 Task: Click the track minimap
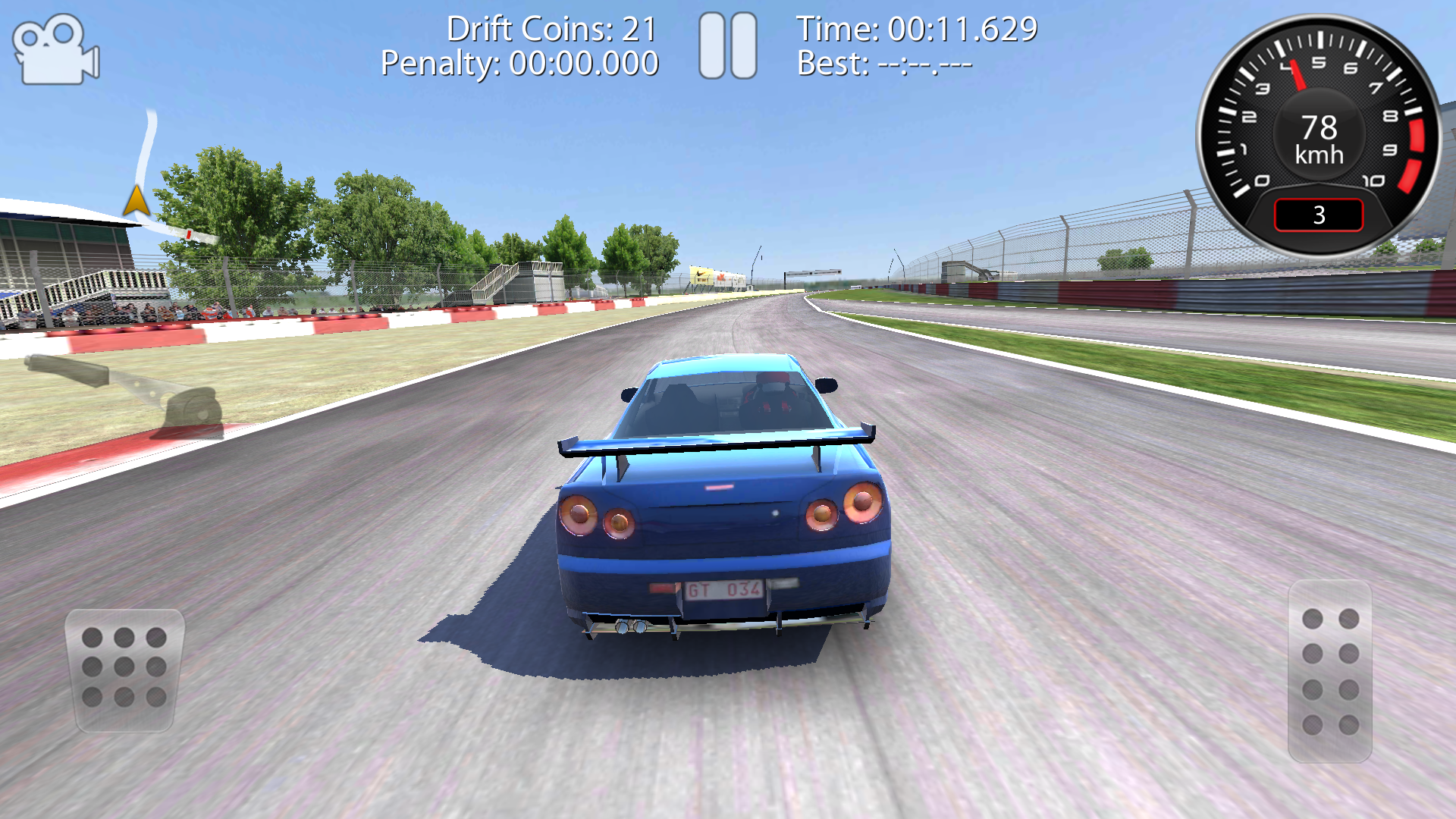pos(152,182)
